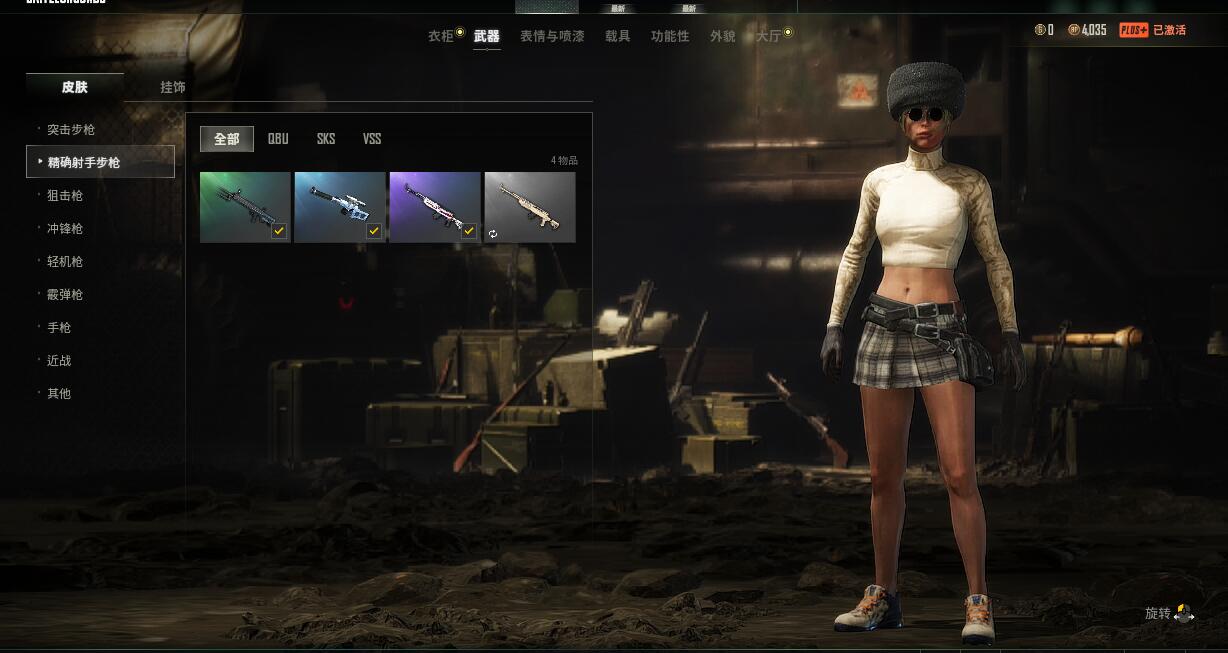Open the 近战 melee category
1228x653 pixels.
click(59, 361)
